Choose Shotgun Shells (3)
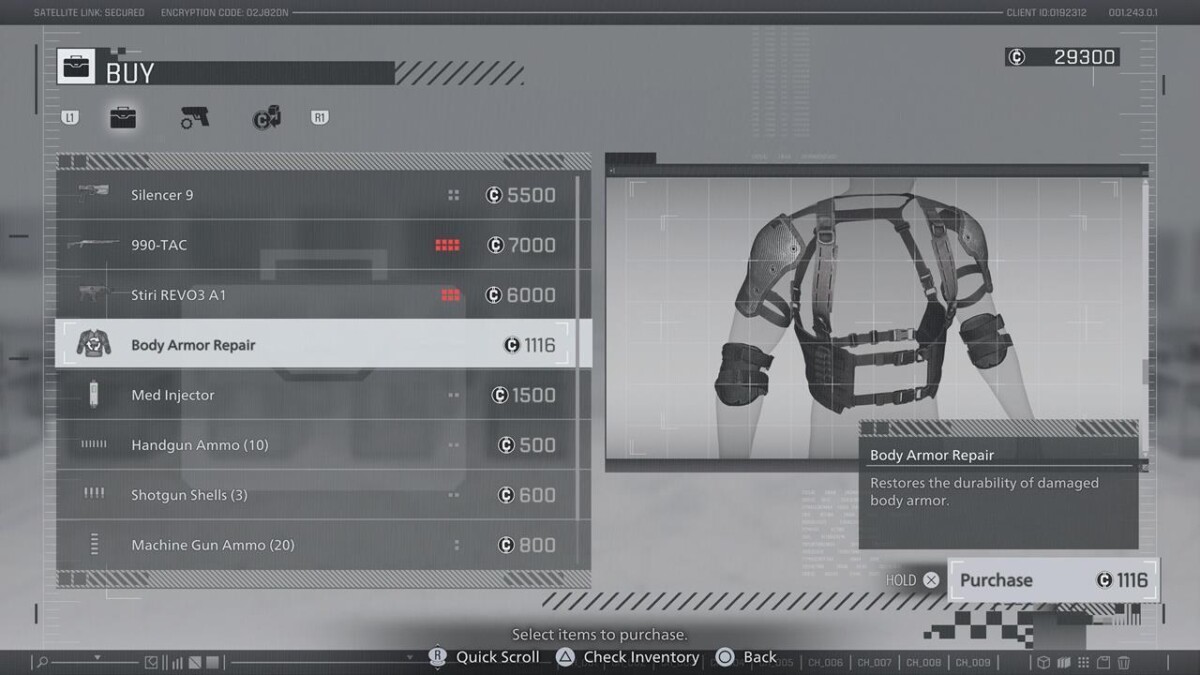This screenshot has width=1200, height=675. click(x=320, y=495)
